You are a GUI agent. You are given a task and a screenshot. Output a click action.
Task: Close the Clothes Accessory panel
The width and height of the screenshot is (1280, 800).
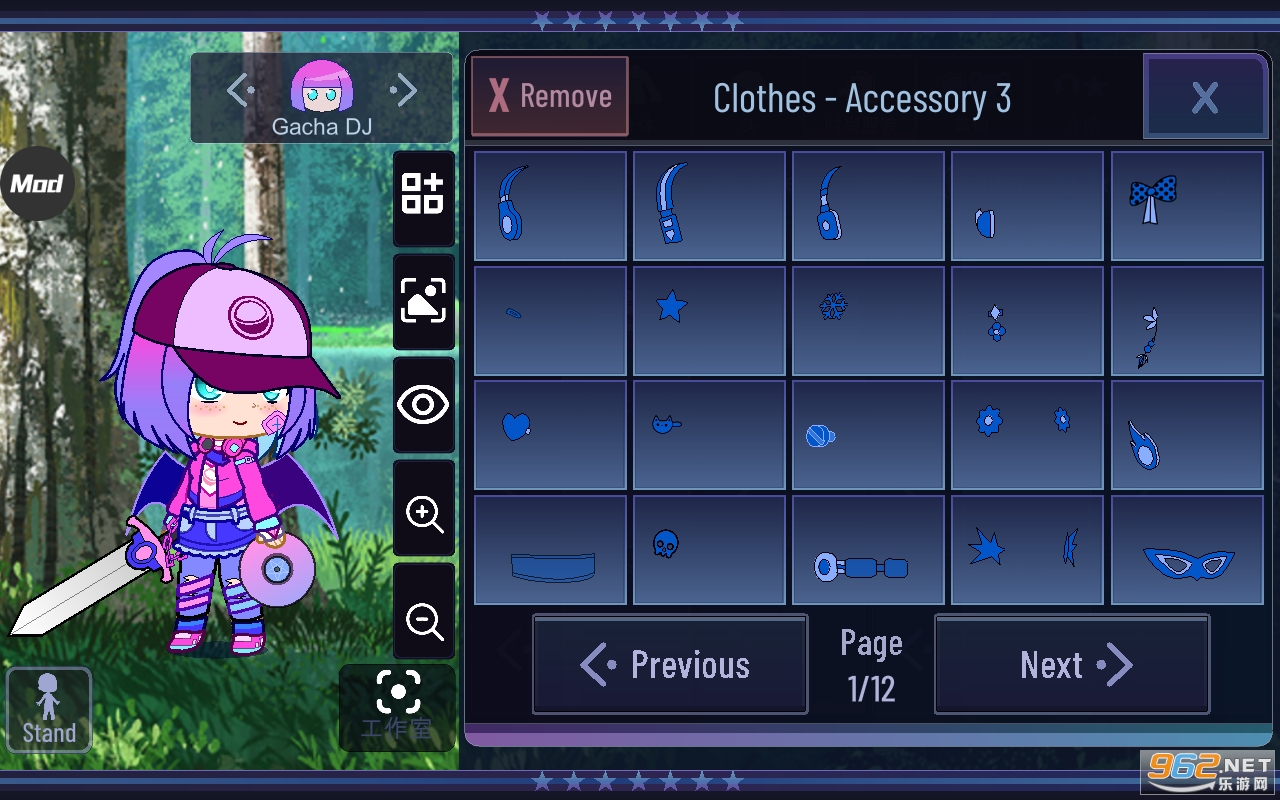1204,97
